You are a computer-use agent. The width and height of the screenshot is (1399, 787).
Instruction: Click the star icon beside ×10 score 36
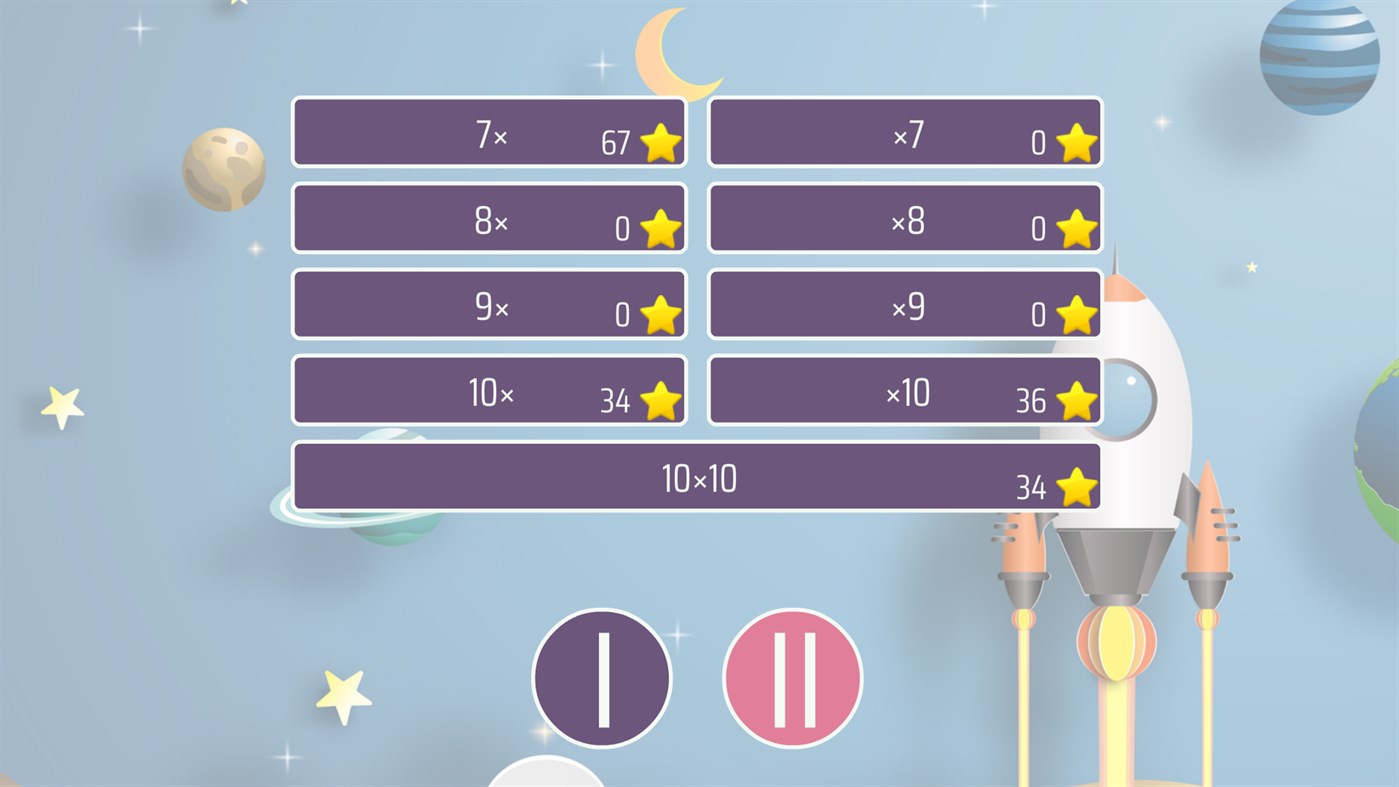1074,401
